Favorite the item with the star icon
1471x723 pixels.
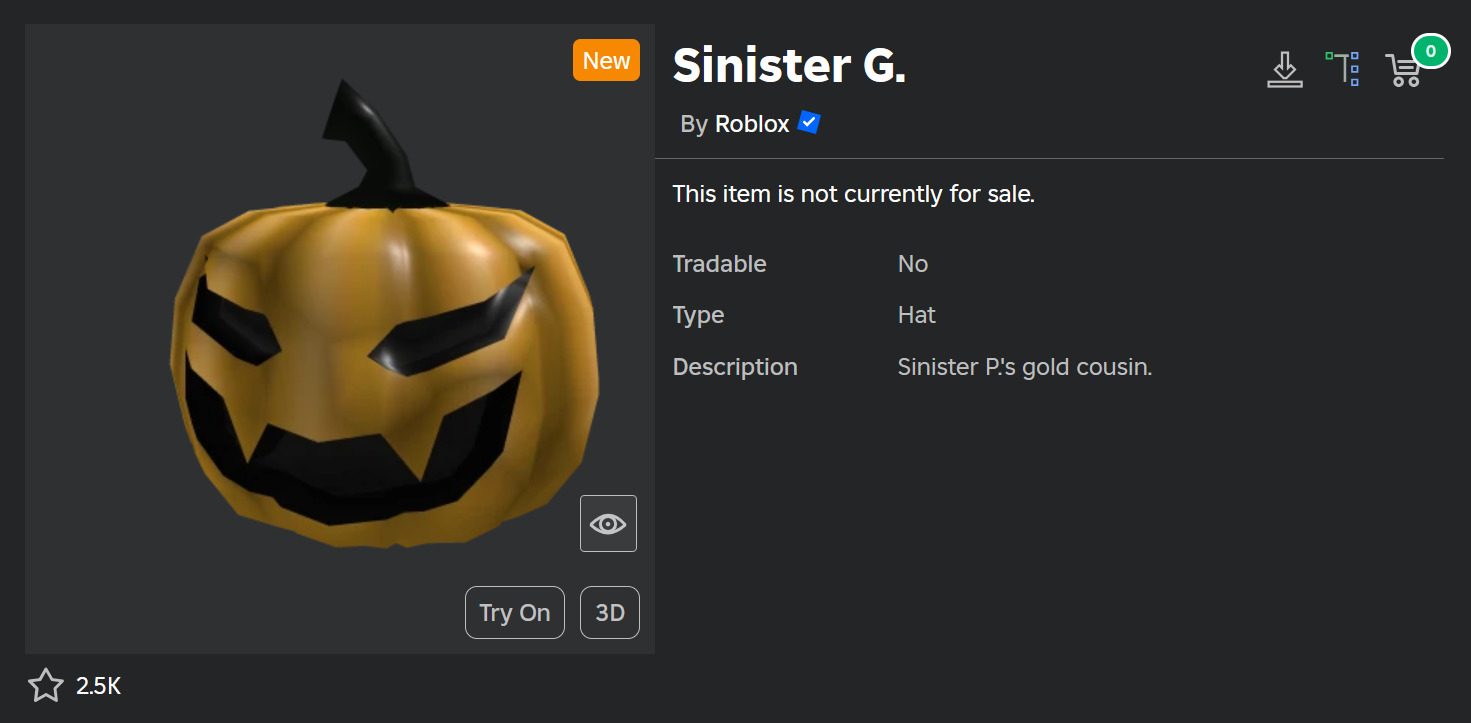point(45,686)
